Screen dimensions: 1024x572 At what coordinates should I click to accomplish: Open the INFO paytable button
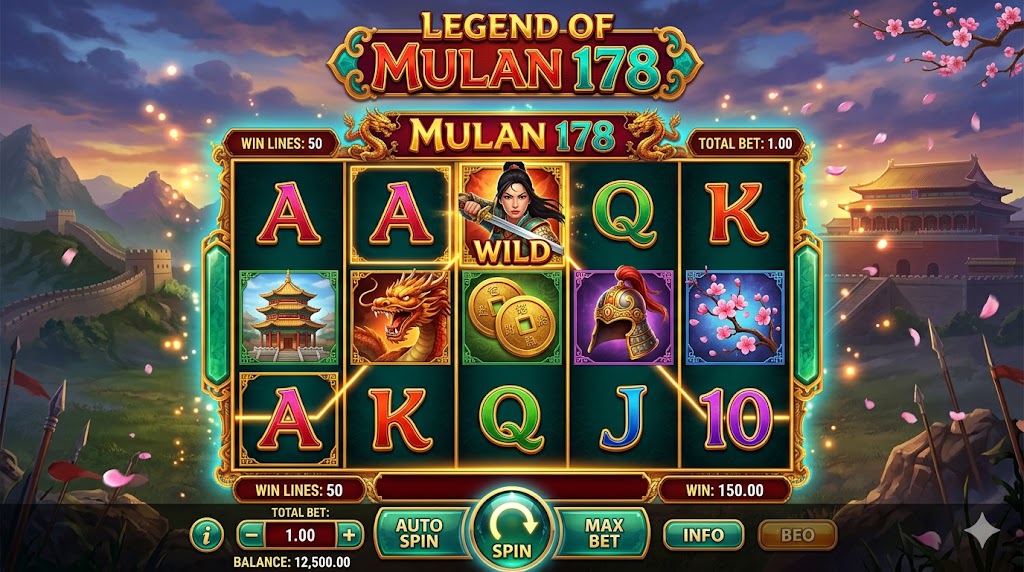coord(703,535)
